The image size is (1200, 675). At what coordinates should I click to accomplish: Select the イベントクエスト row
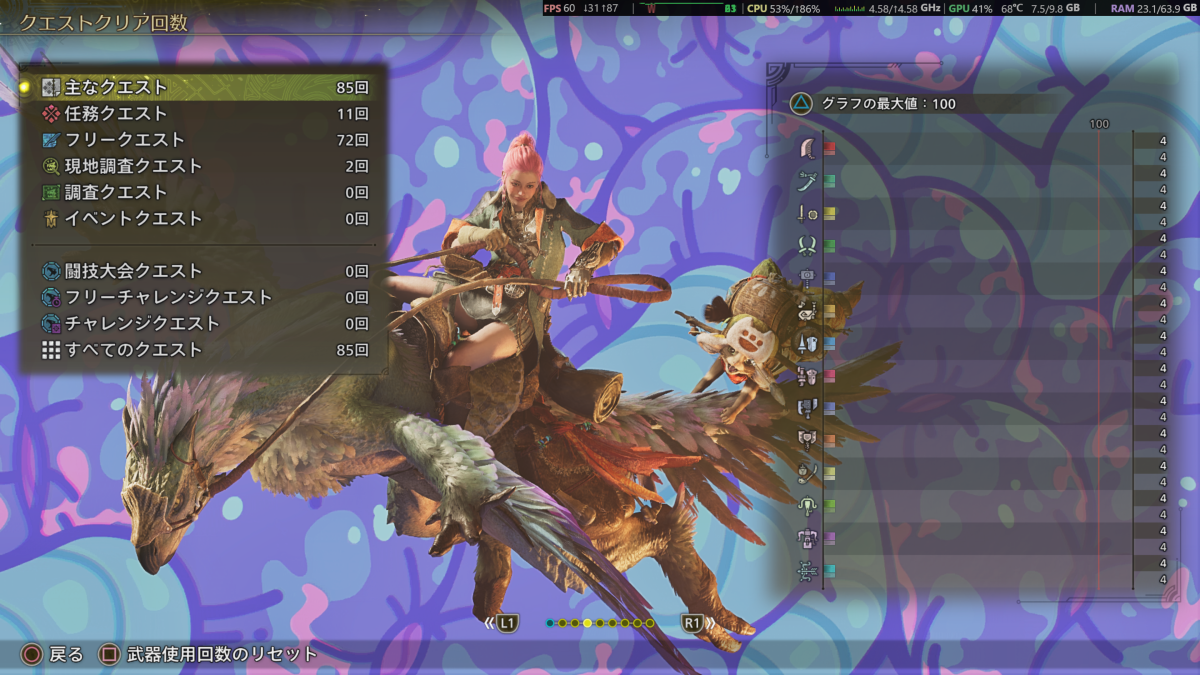(200, 218)
